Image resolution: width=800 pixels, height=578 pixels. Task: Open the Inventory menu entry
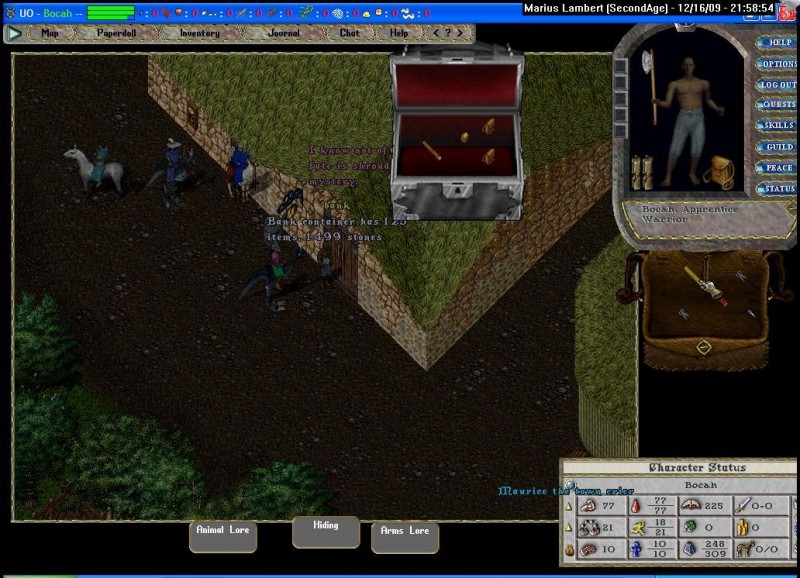click(199, 33)
